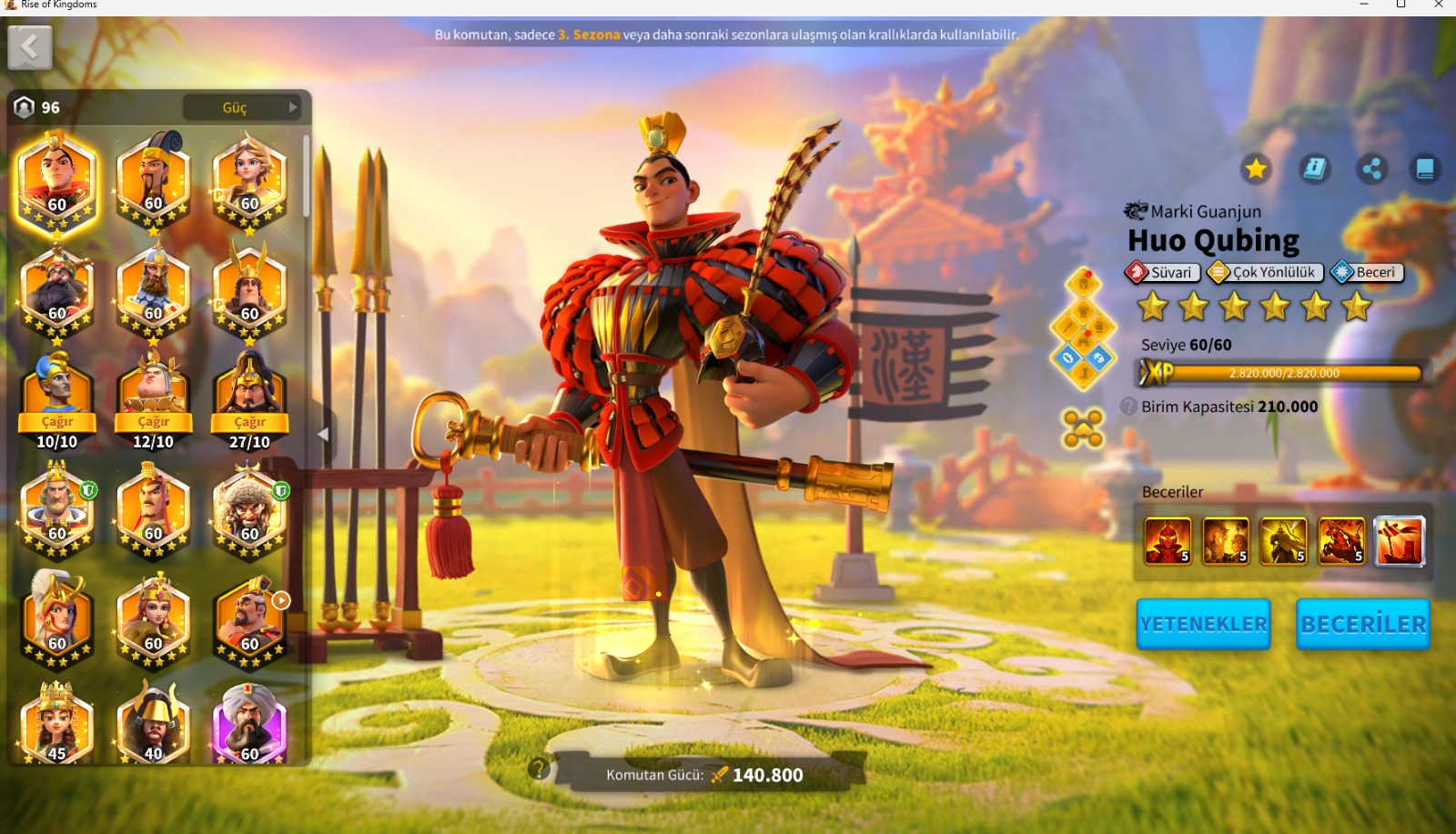Go back using the arrow button

30,47
